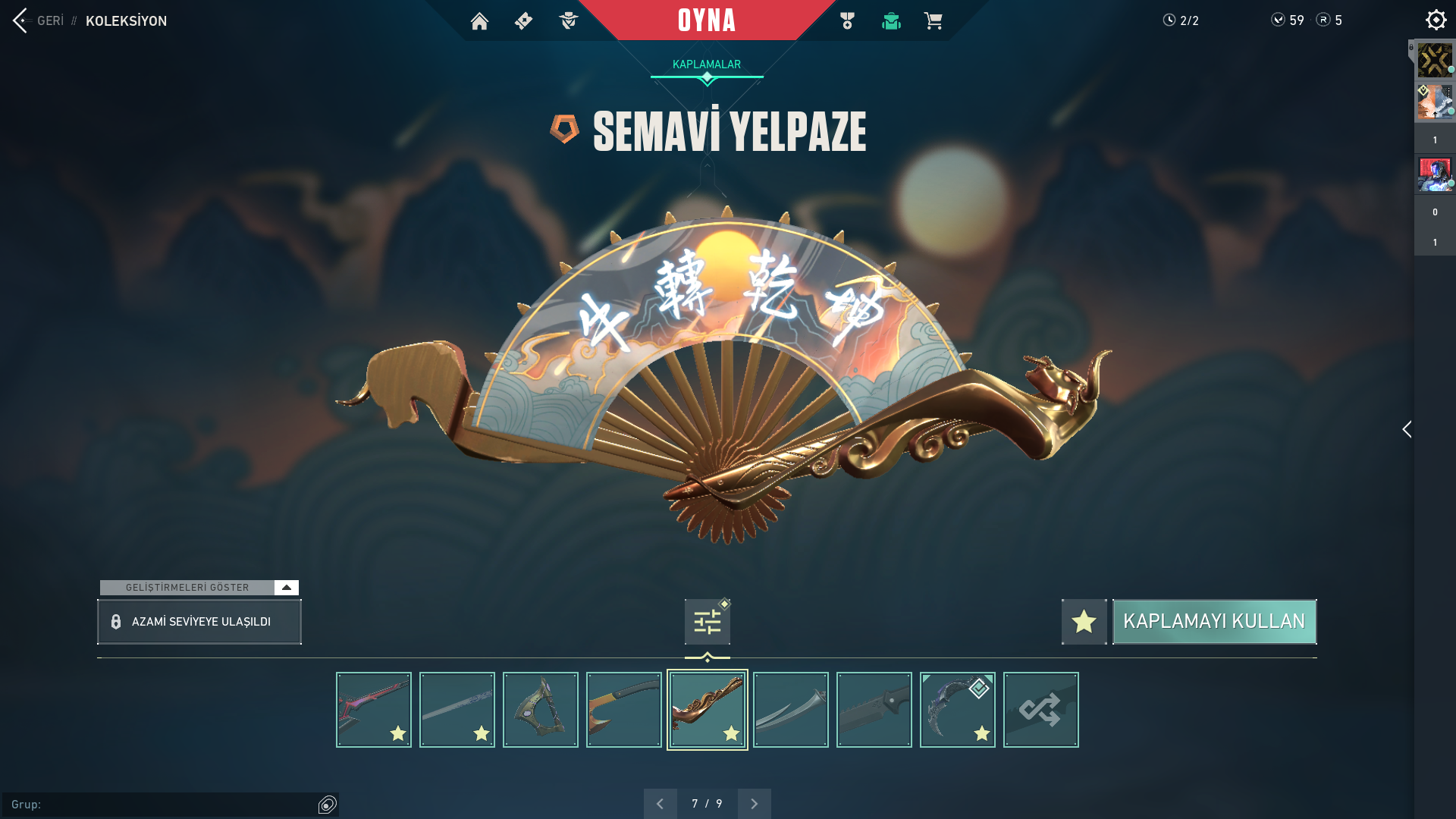The image size is (1456, 819).
Task: Select the red-purple blade skin thumbnail
Action: pos(374,710)
